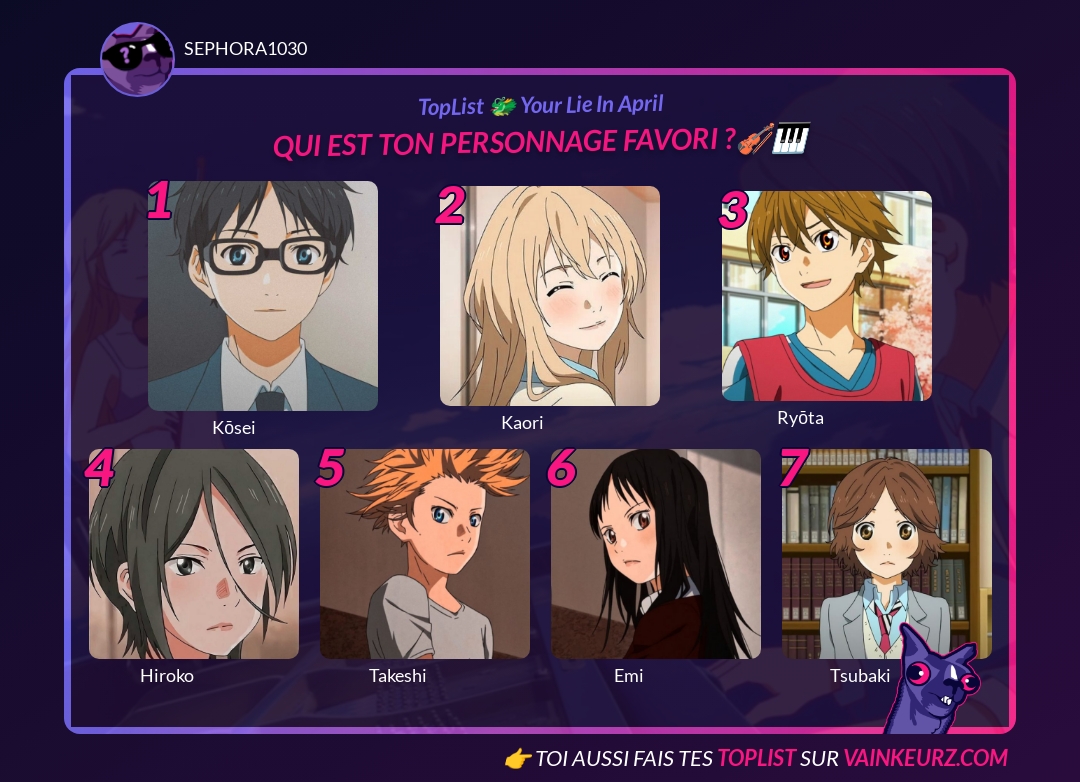Screen dimensions: 1080x782
Task: Choose Takeshi's orange-haired portrait
Action: (425, 554)
